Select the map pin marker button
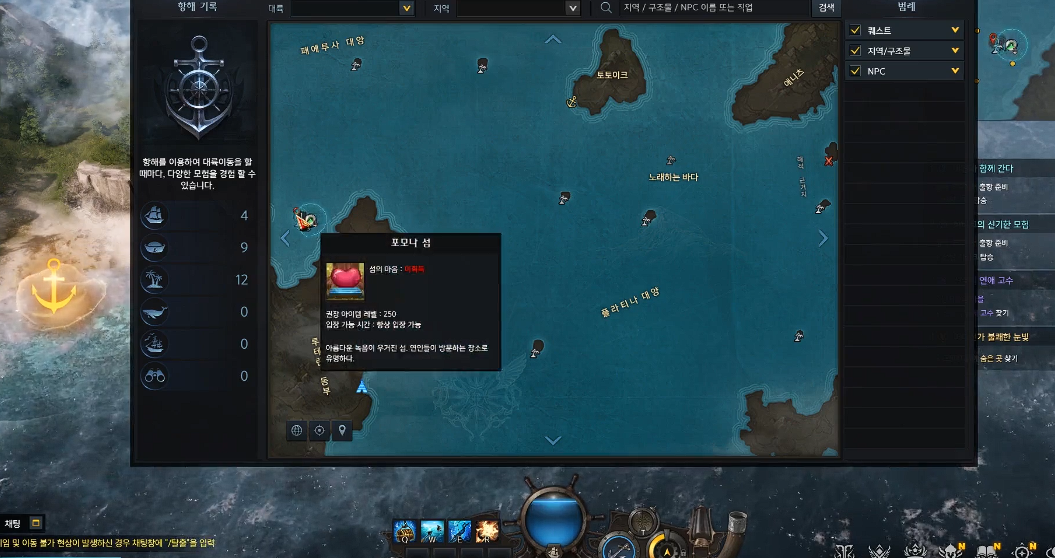This screenshot has height=558, width=1055. (x=343, y=430)
